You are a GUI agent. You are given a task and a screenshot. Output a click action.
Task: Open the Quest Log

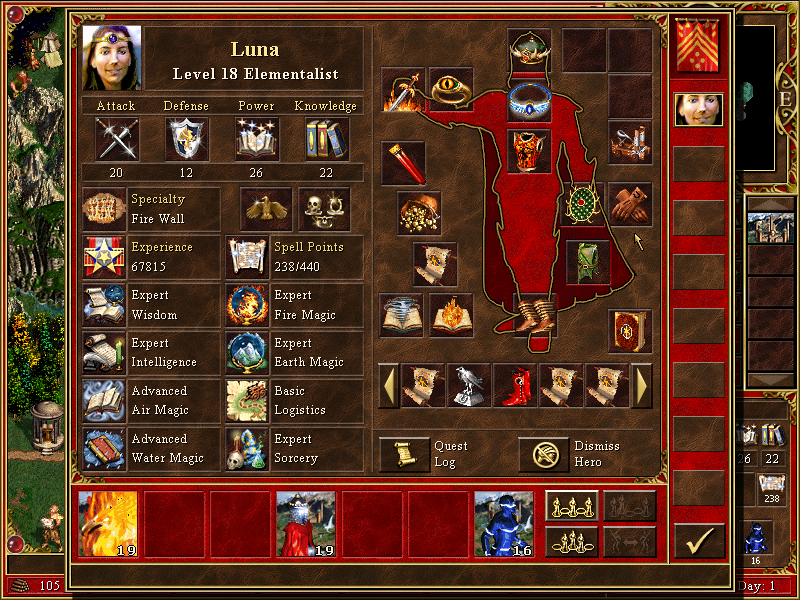pyautogui.click(x=405, y=453)
